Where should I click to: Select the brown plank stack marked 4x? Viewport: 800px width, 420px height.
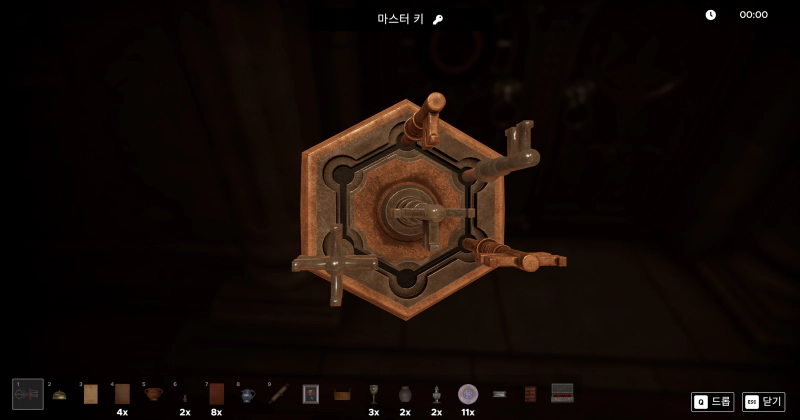click(x=122, y=394)
